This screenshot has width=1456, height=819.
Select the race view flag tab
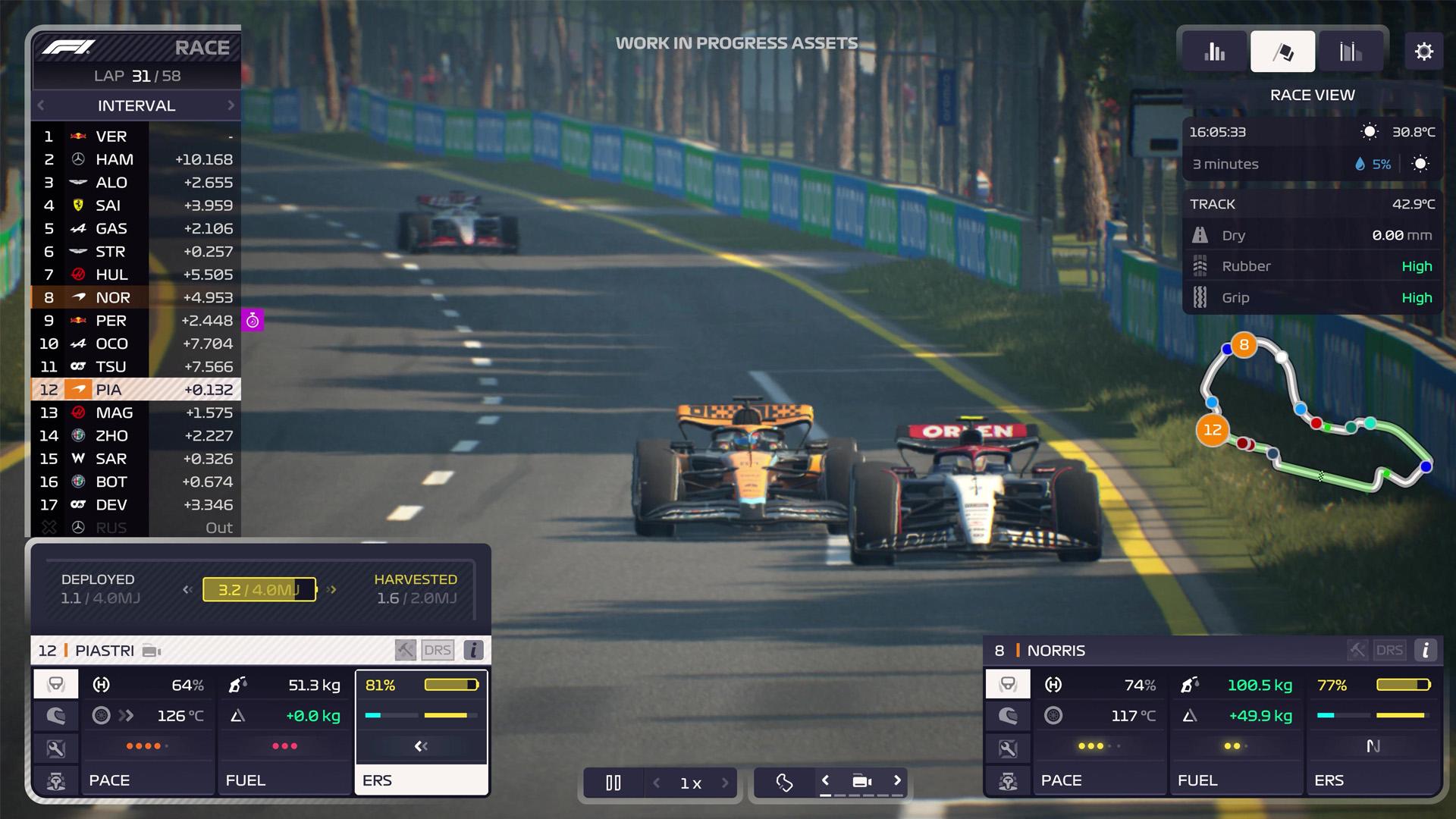(1282, 52)
